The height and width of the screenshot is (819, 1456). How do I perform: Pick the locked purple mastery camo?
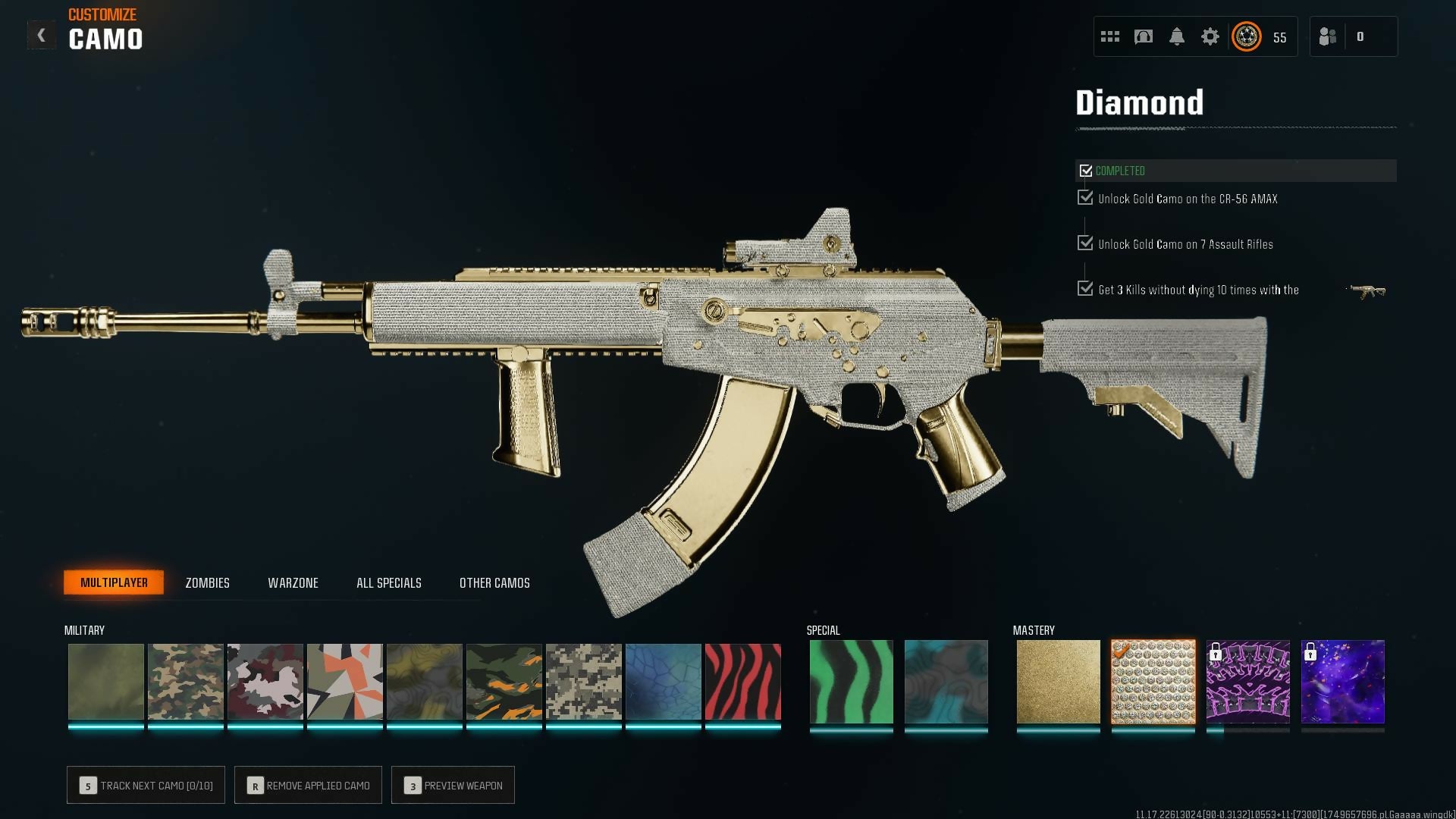(1247, 681)
